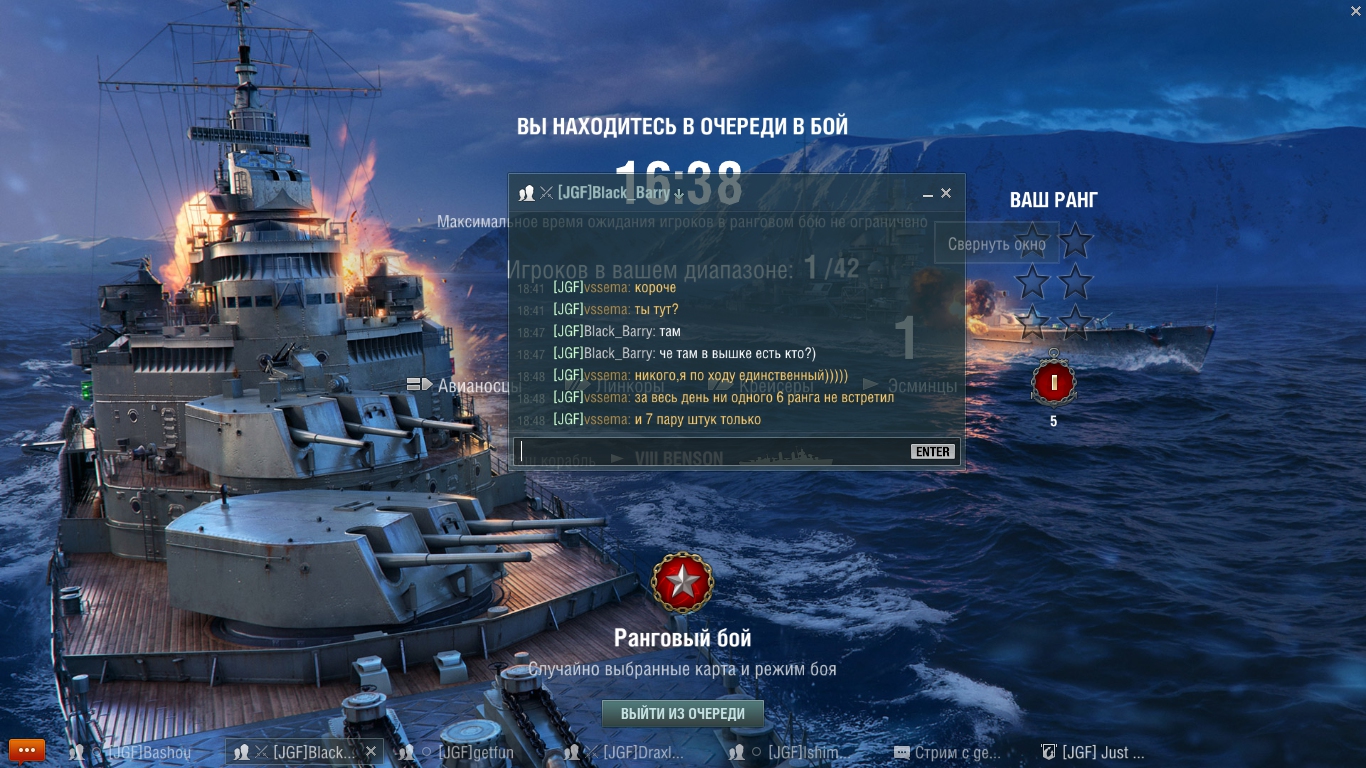Leave the battle queue
Screen dimensions: 1366x768
coord(682,714)
